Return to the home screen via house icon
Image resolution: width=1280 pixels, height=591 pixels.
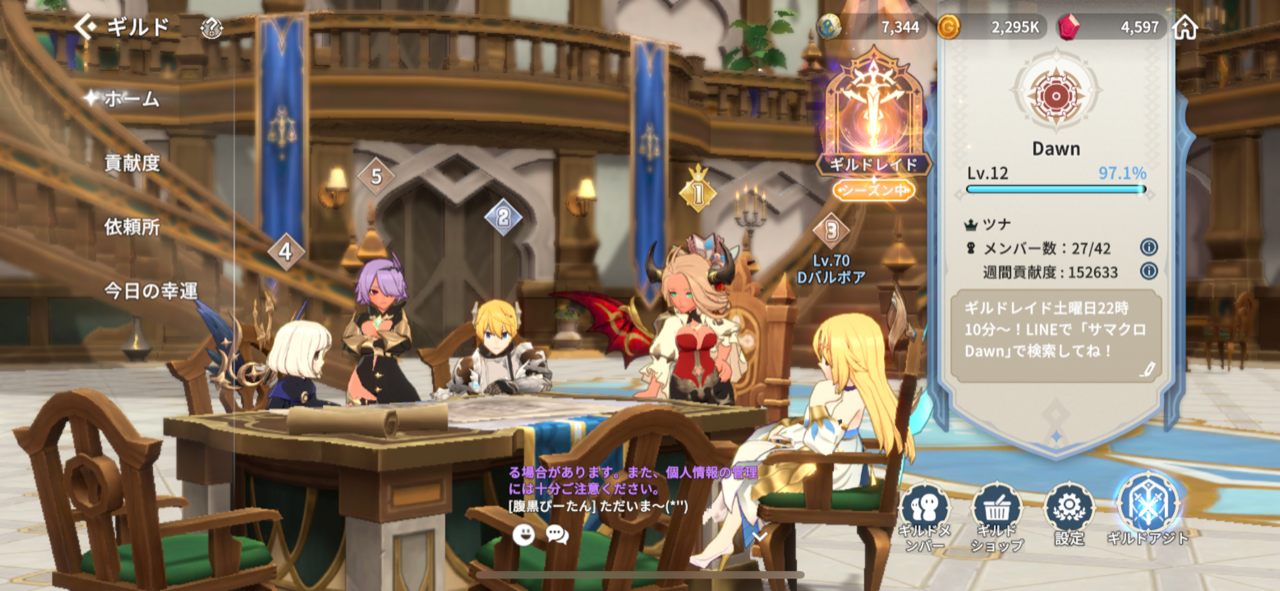coord(1185,27)
